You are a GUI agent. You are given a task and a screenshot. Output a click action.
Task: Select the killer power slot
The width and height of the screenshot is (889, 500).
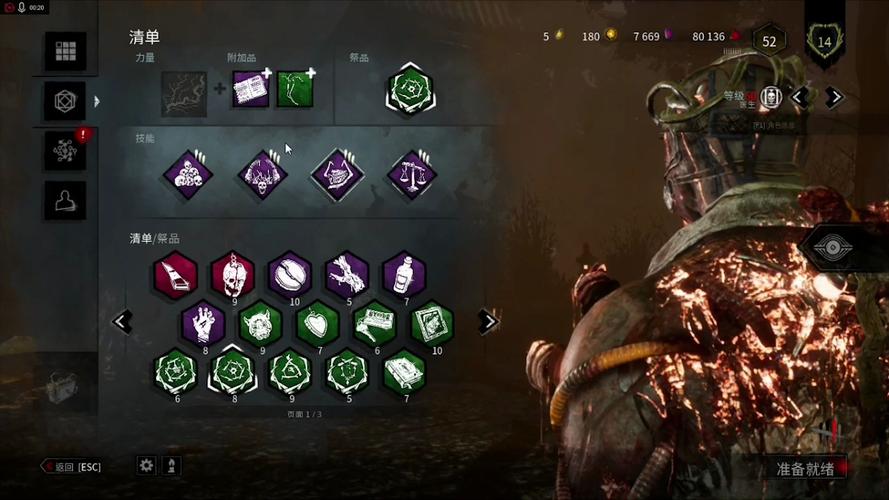pyautogui.click(x=185, y=93)
